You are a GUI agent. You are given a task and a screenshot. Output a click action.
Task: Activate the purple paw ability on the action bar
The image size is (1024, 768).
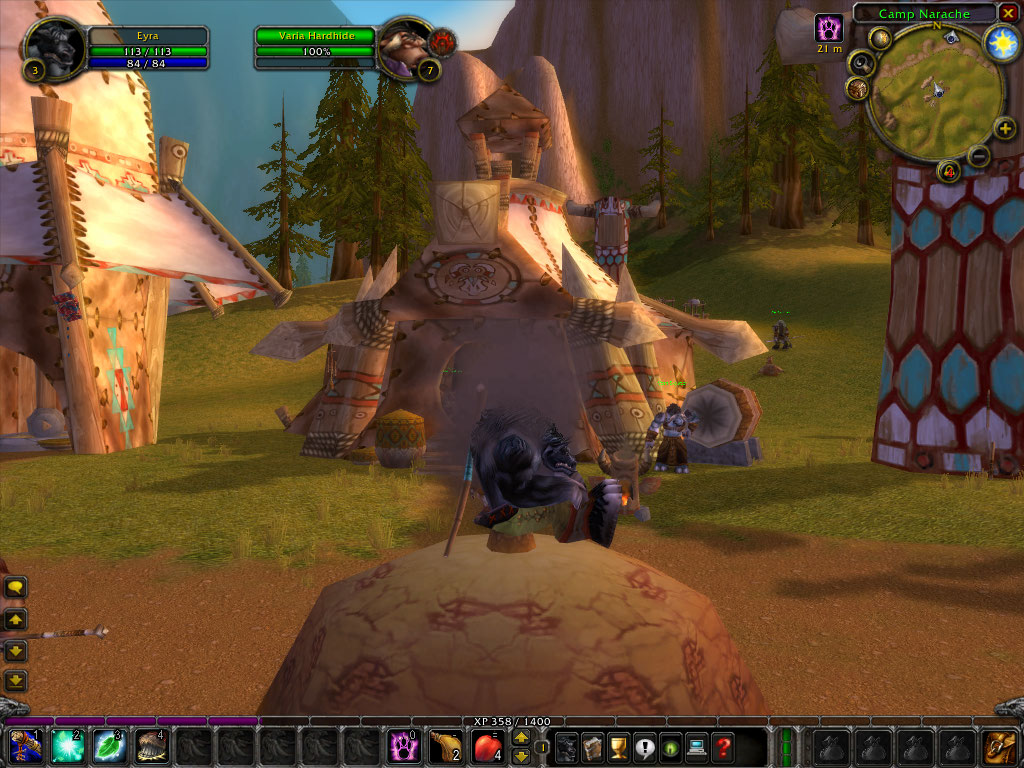[404, 747]
